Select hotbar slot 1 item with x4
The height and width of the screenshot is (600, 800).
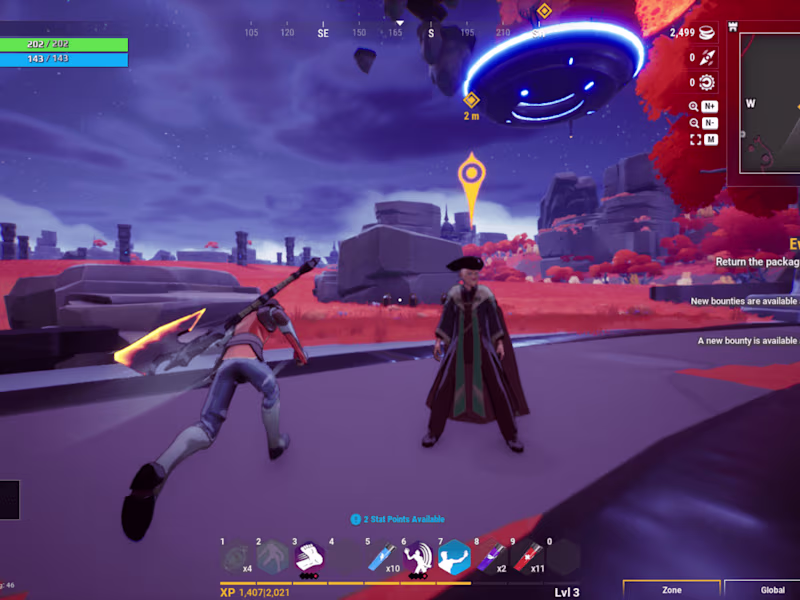[x=236, y=557]
